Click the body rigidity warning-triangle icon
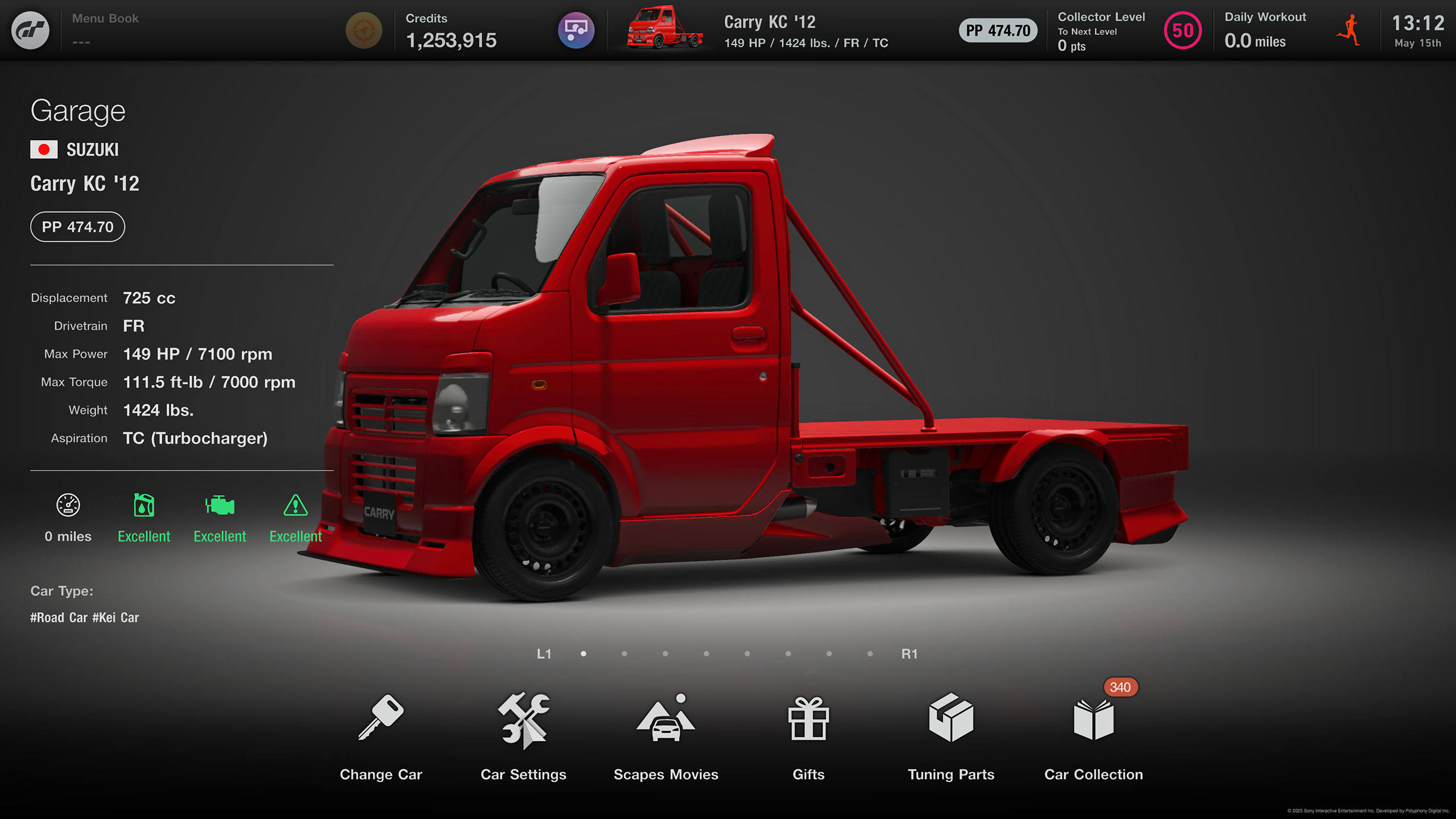 (295, 505)
